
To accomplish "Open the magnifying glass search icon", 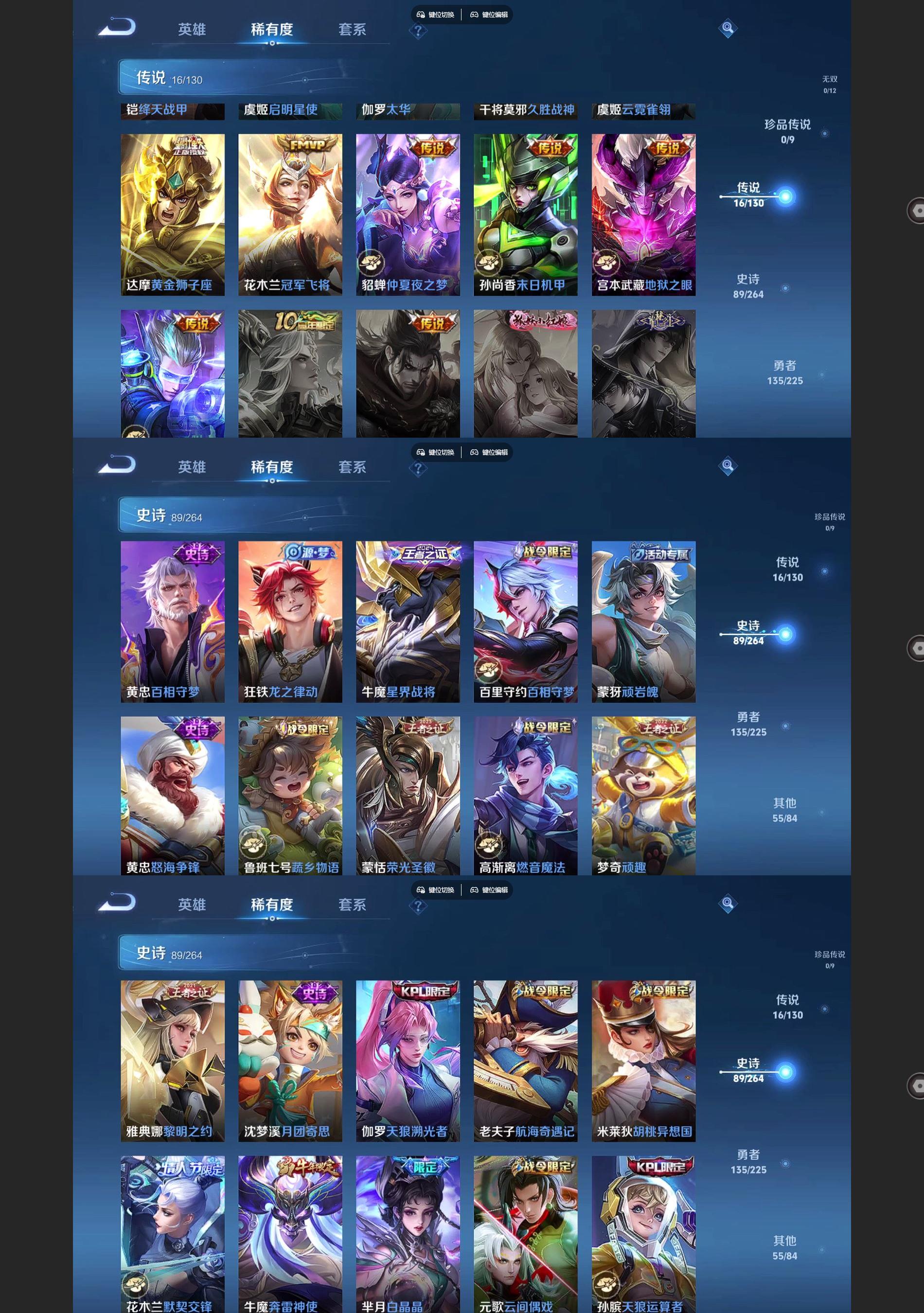I will 727,29.
